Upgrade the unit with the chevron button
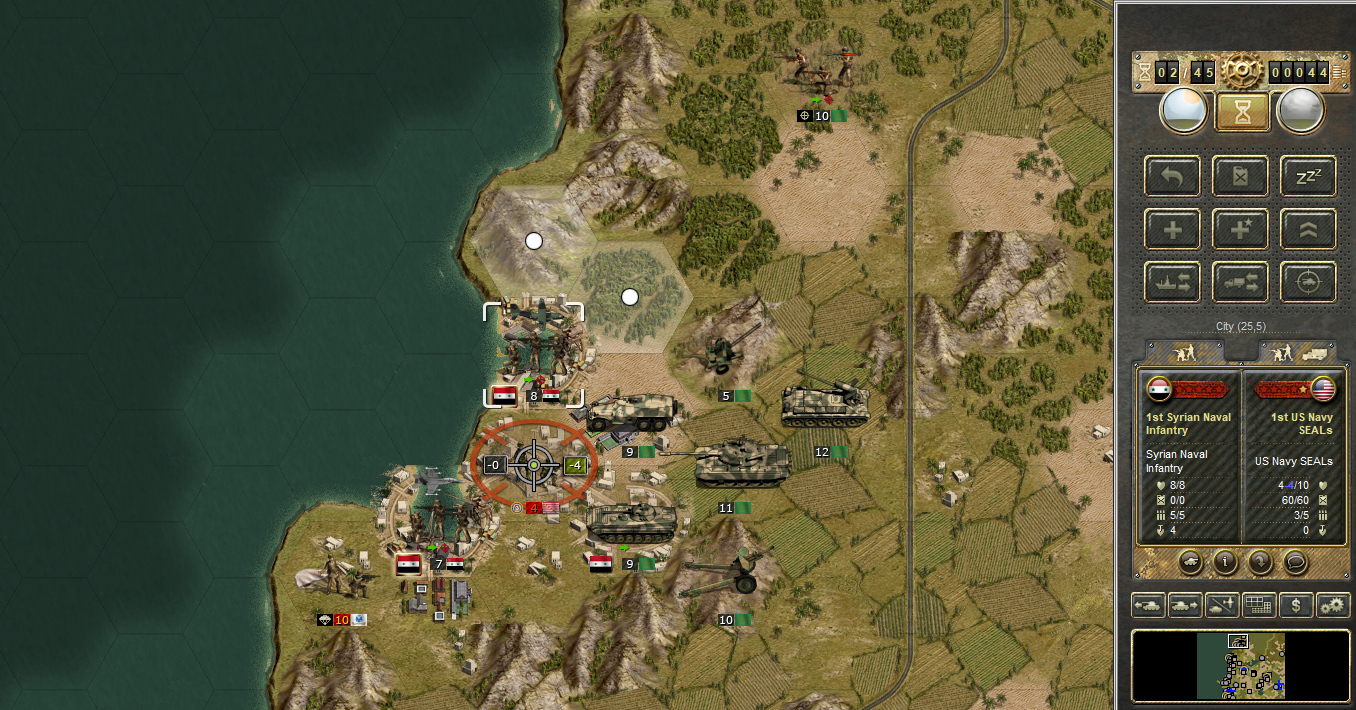This screenshot has width=1356, height=710. tap(1308, 229)
